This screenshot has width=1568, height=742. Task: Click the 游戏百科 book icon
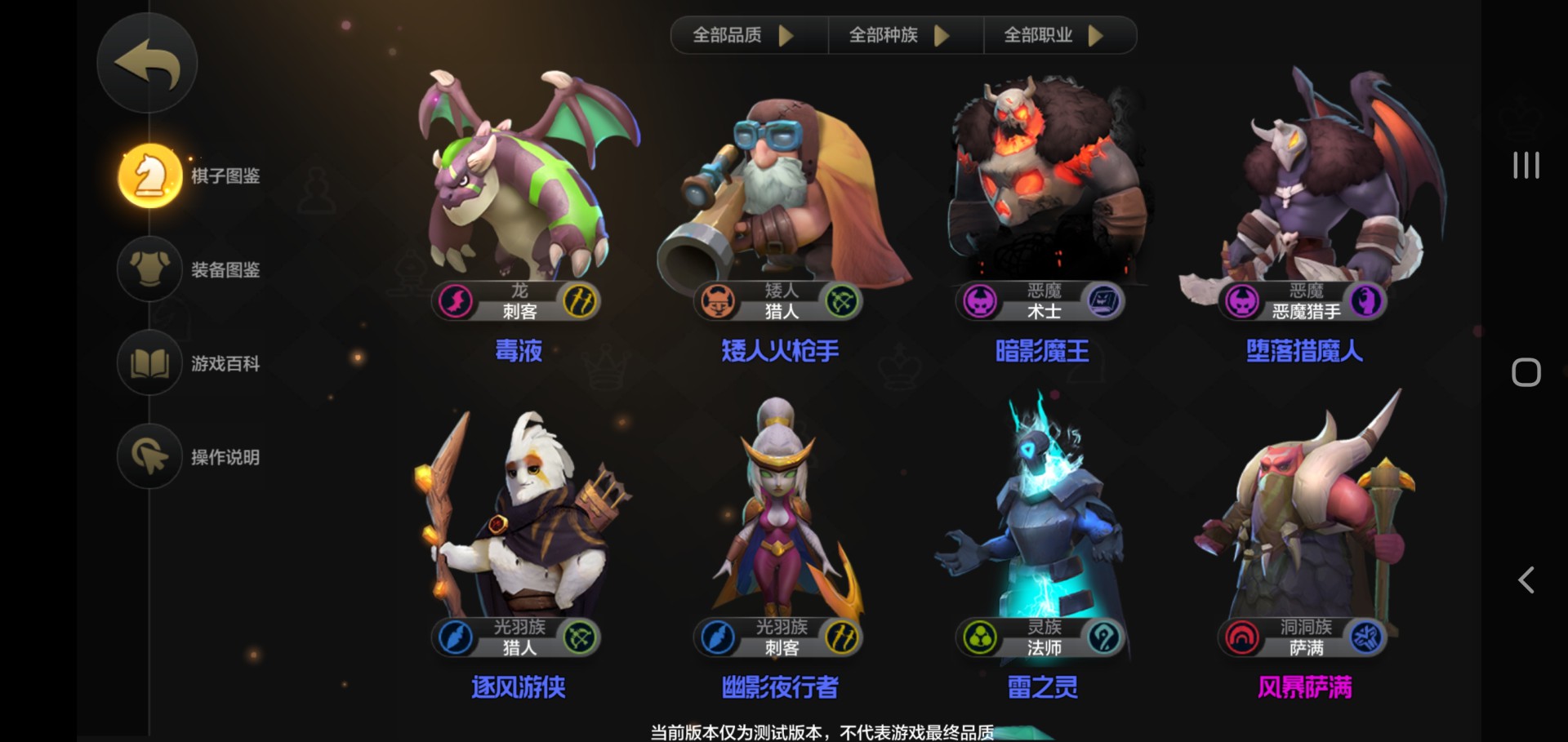click(x=149, y=364)
